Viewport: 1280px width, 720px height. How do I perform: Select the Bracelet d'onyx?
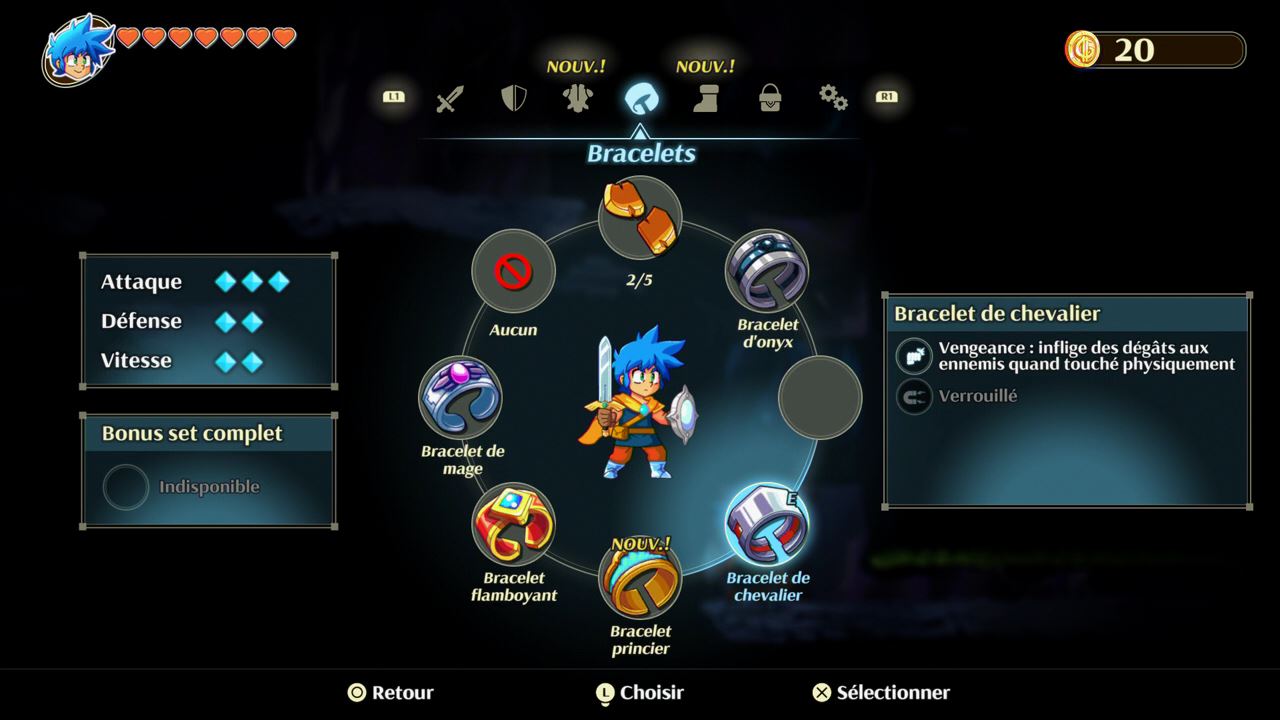click(767, 271)
